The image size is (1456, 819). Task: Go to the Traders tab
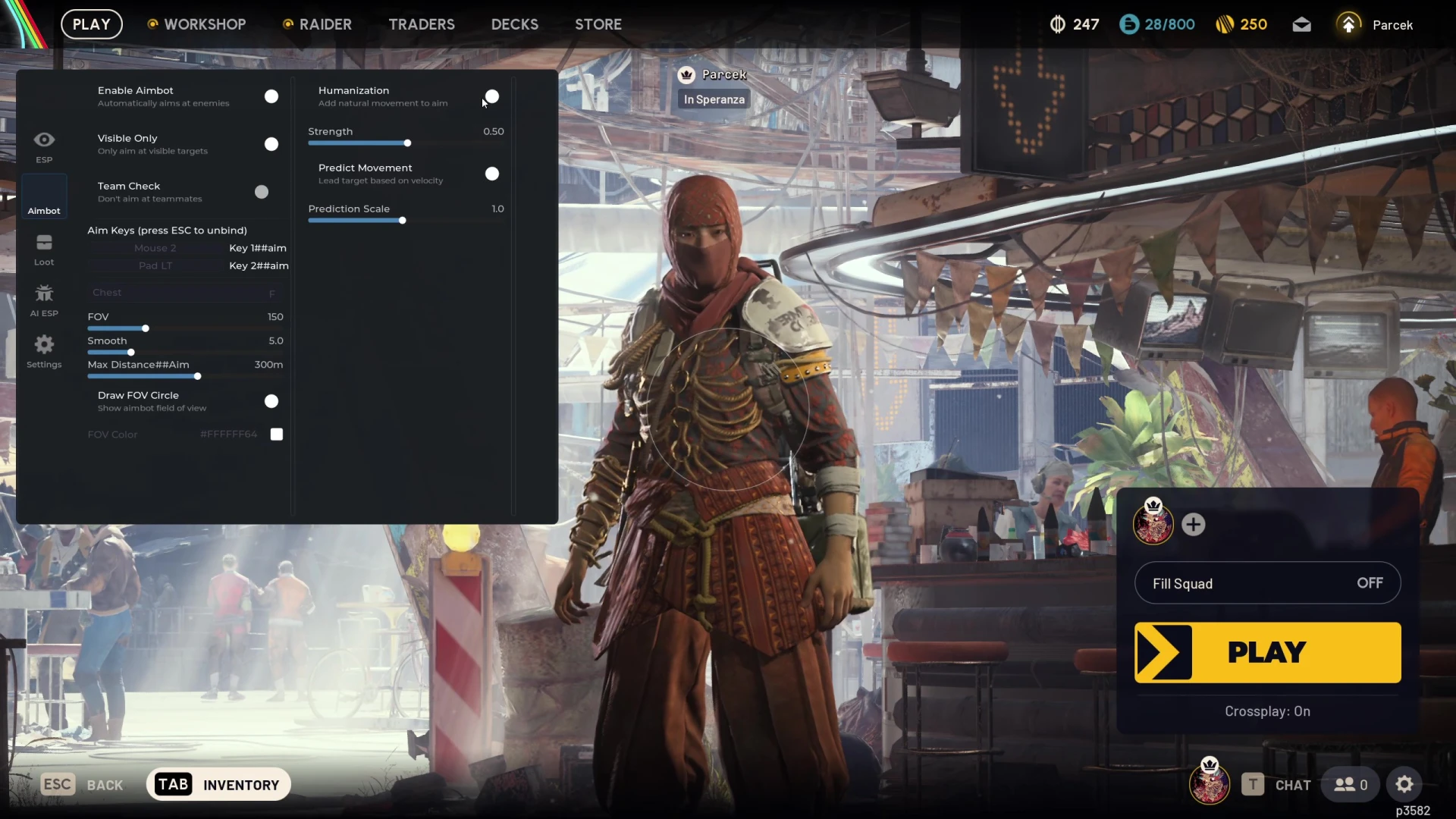point(422,24)
